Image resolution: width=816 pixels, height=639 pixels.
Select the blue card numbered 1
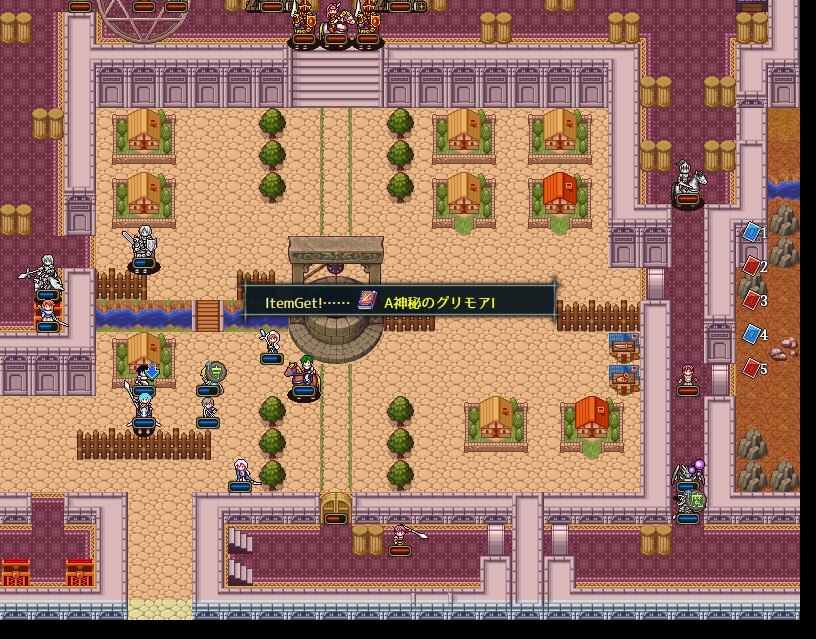click(x=751, y=232)
